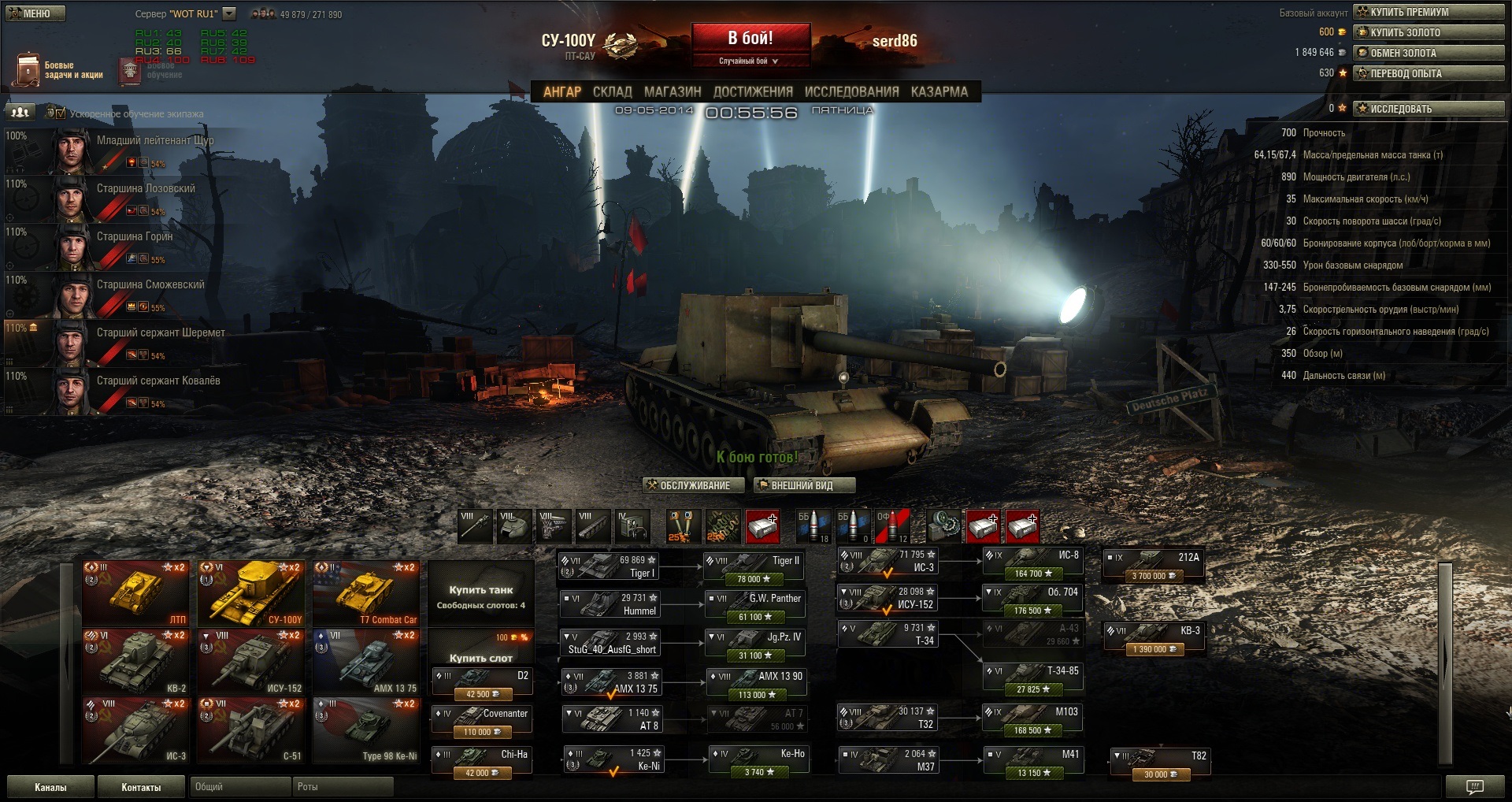The image size is (1512, 802).
Task: Open the Контакты list
Action: (141, 787)
